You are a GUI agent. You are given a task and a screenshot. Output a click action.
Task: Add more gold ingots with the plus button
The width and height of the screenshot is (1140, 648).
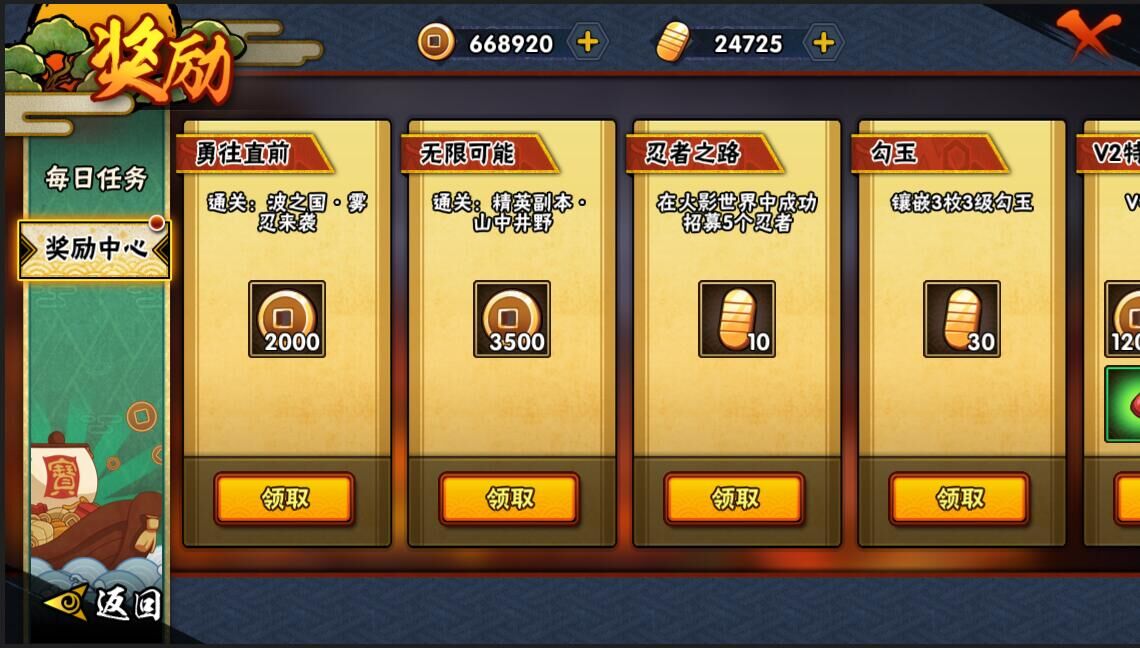[823, 42]
